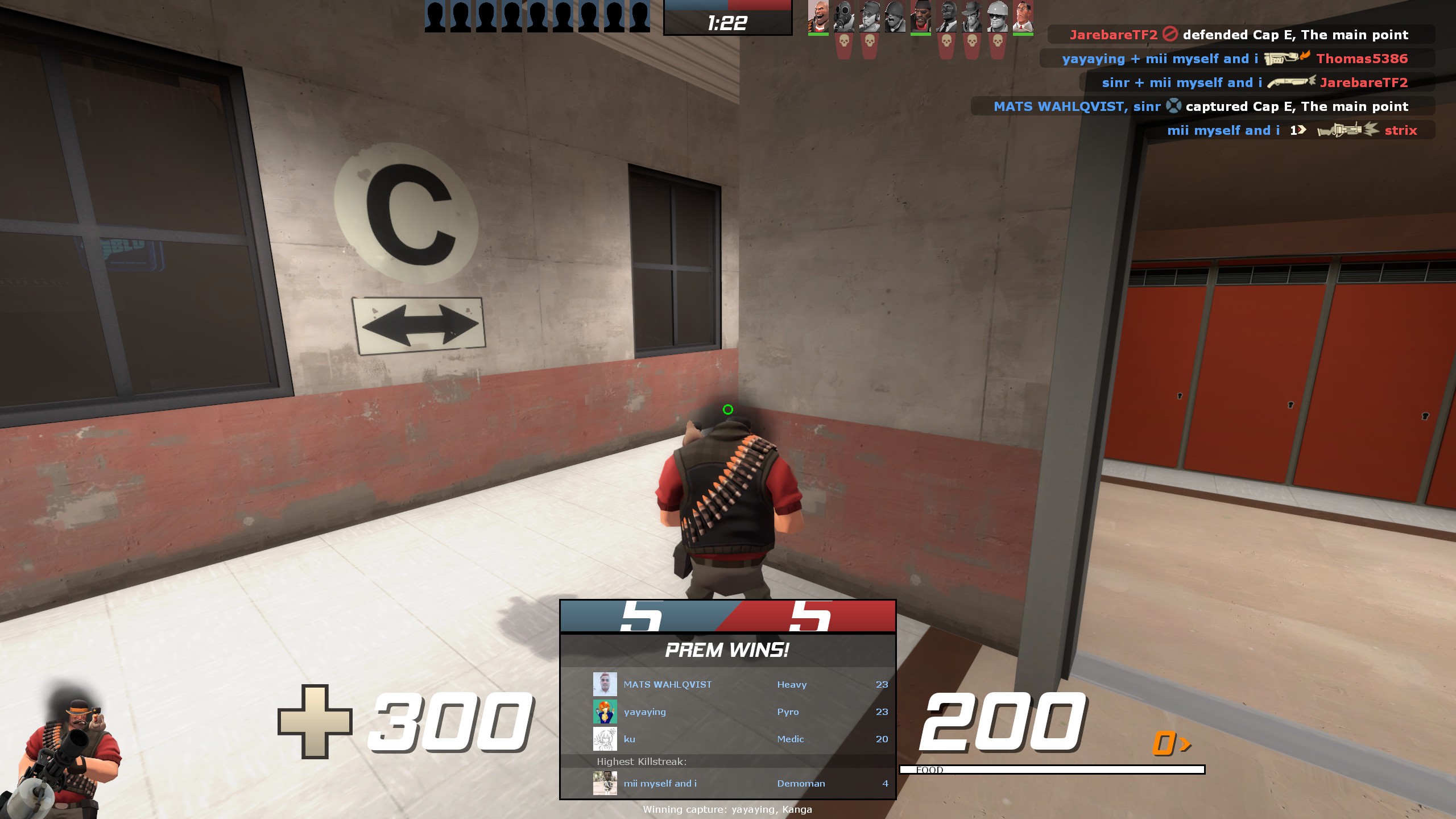Viewport: 1456px width, 819px height.
Task: Select the RED Pyro portrait in team bar
Action: pos(843,16)
